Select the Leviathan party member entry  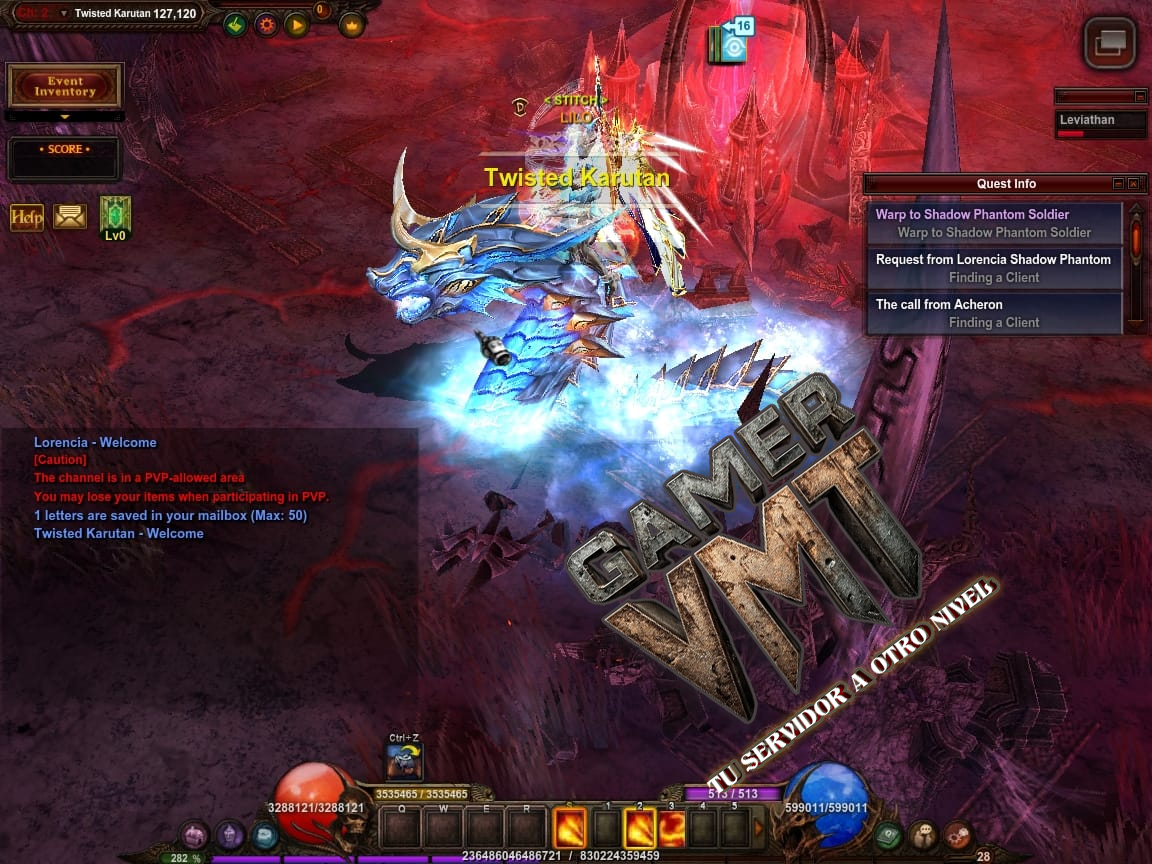1101,124
